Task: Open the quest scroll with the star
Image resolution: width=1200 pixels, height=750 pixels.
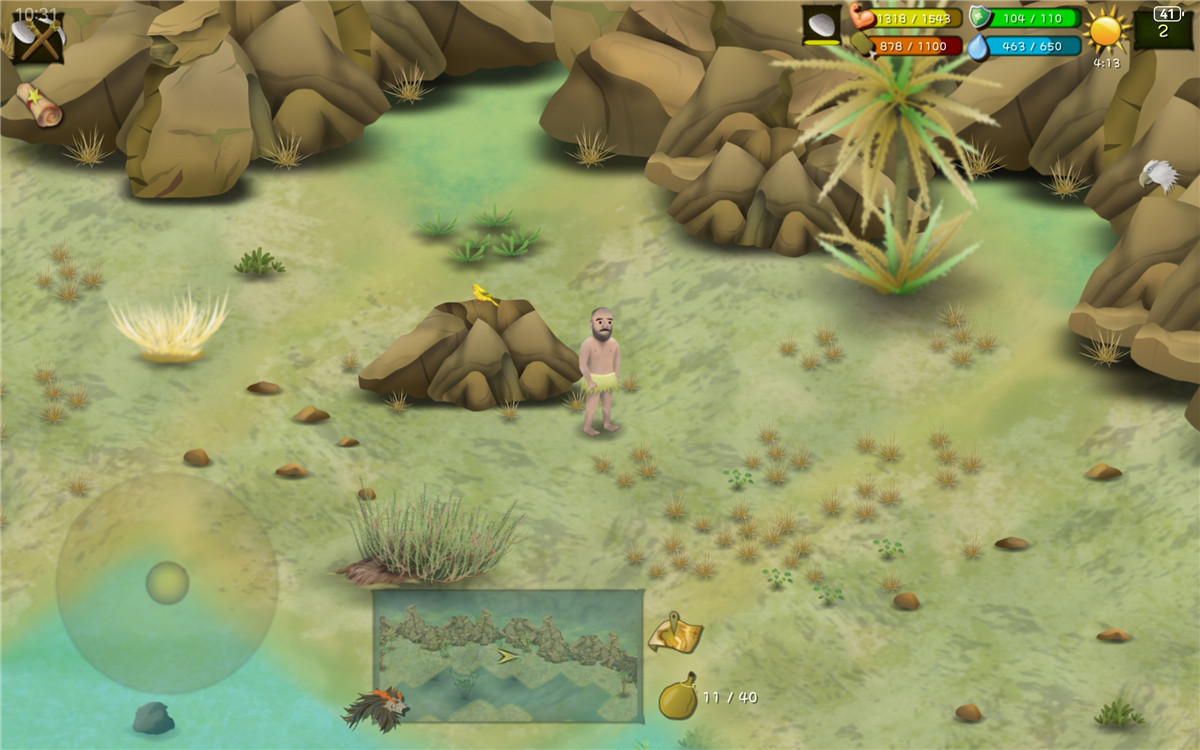Action: tap(39, 104)
